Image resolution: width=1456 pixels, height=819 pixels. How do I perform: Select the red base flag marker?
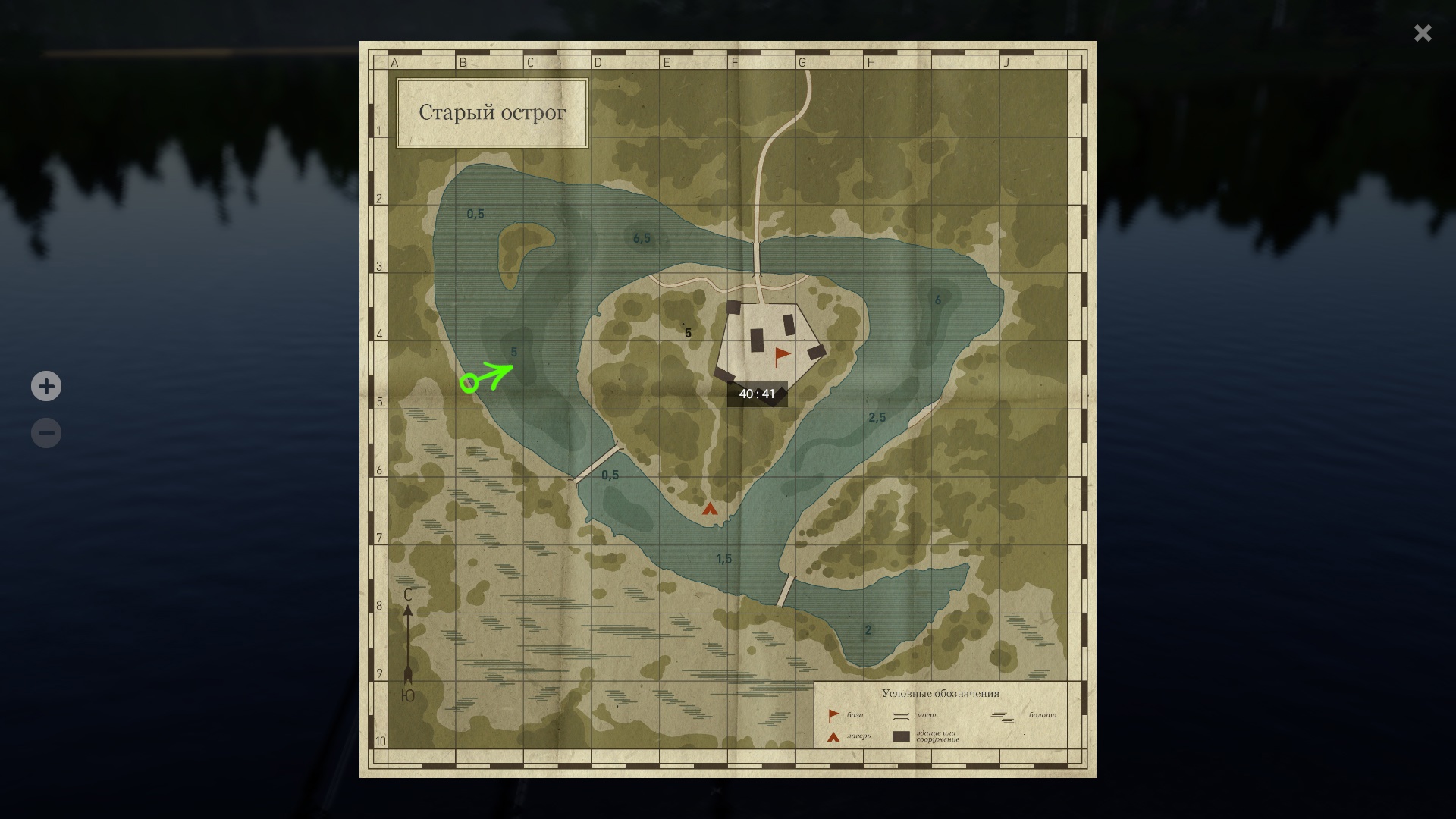tap(782, 356)
